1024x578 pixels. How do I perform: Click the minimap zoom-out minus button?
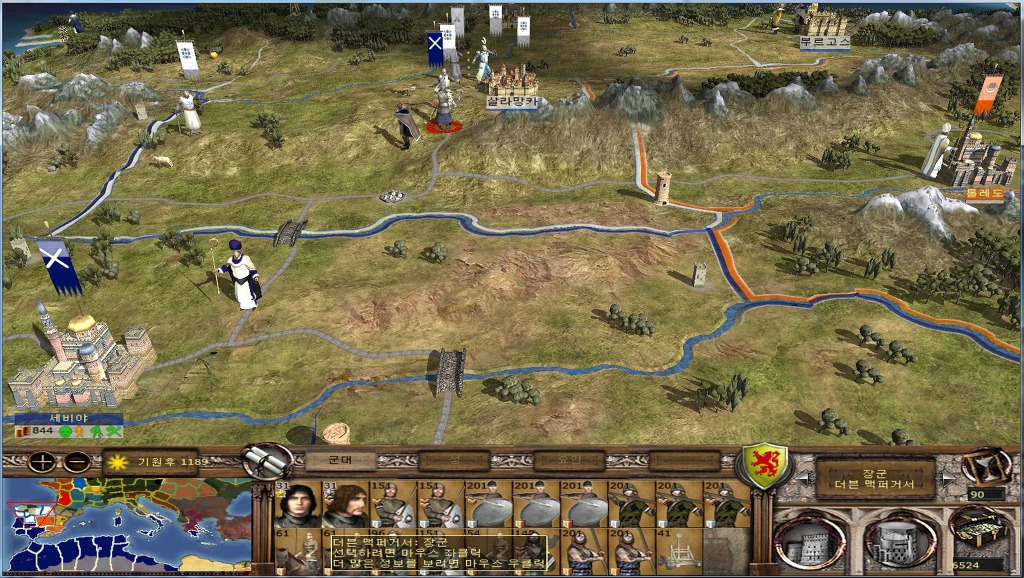pos(77,462)
